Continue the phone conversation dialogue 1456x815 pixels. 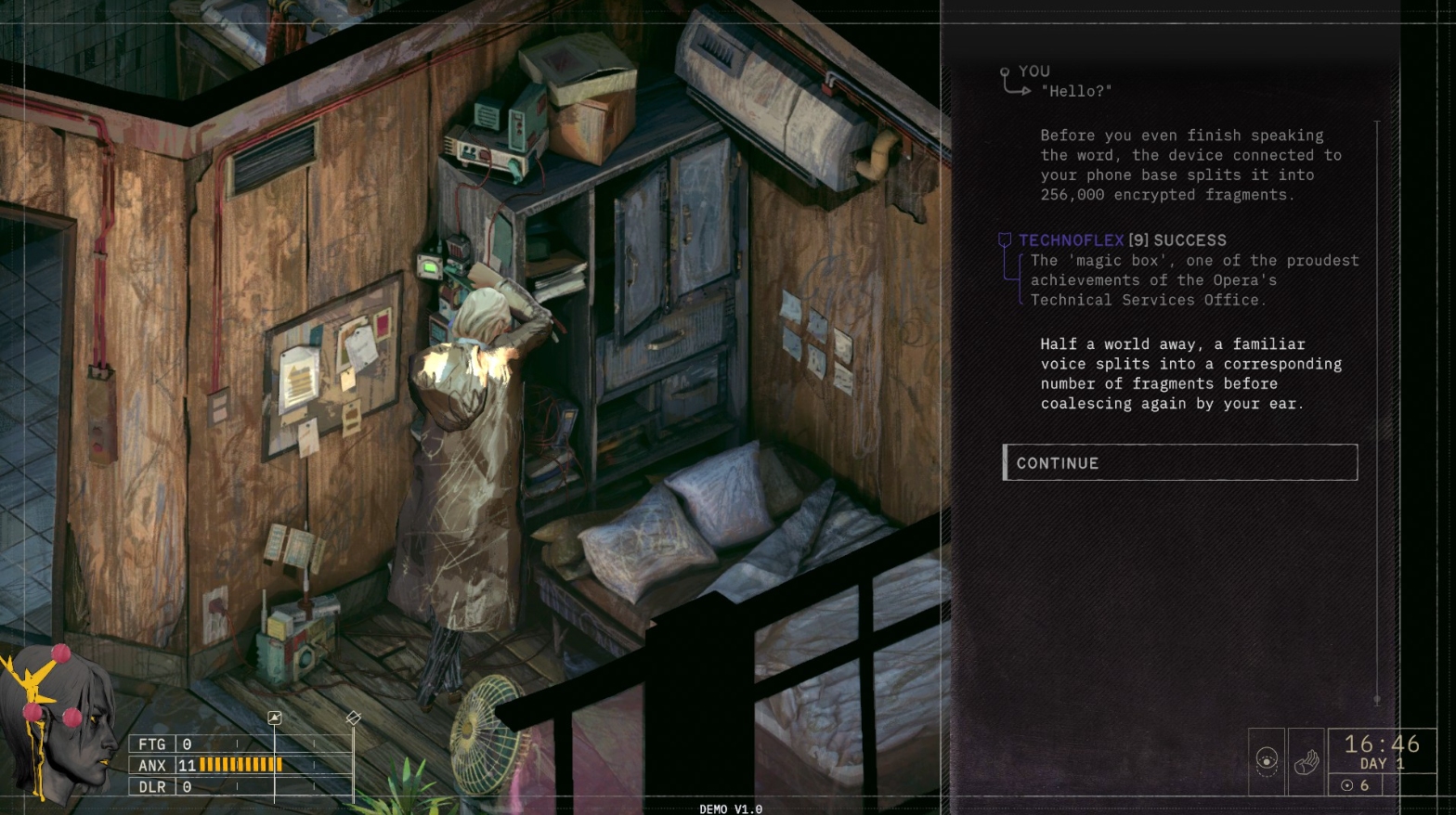click(1179, 462)
